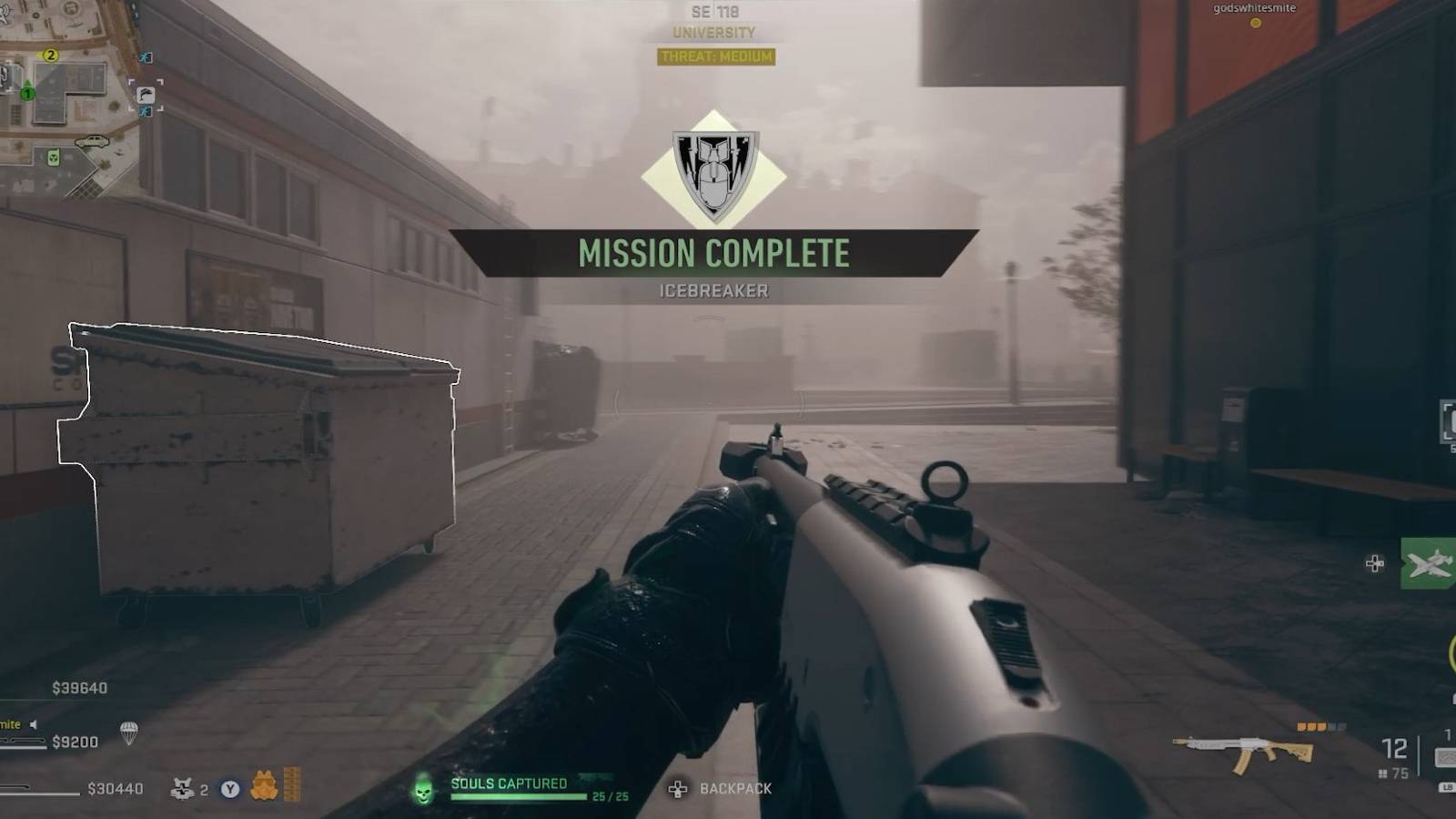Click the D-pad backpack toggle prompt
Viewport: 1456px width, 819px height.
pos(678,788)
